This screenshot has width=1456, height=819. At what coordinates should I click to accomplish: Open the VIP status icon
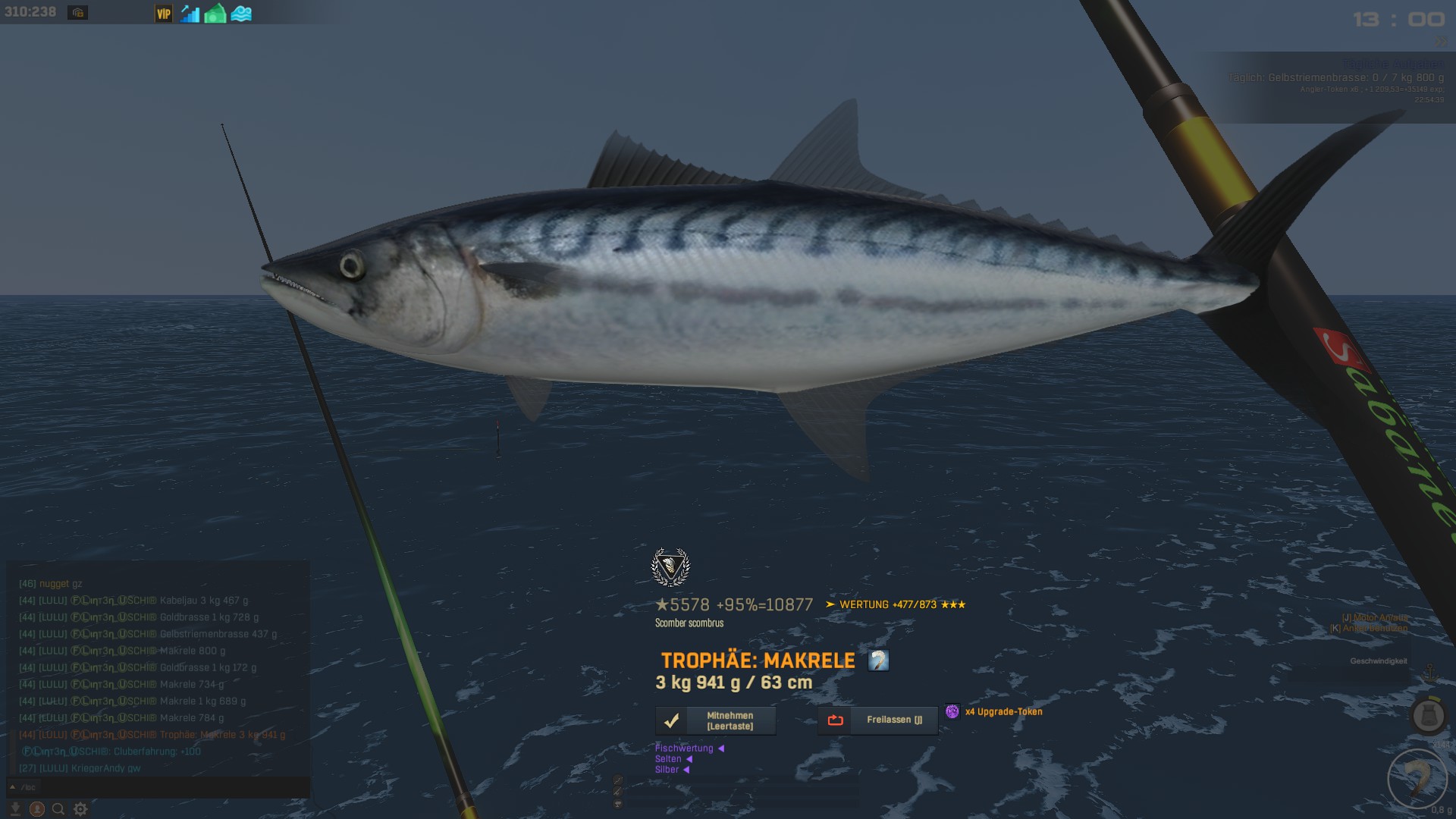164,14
